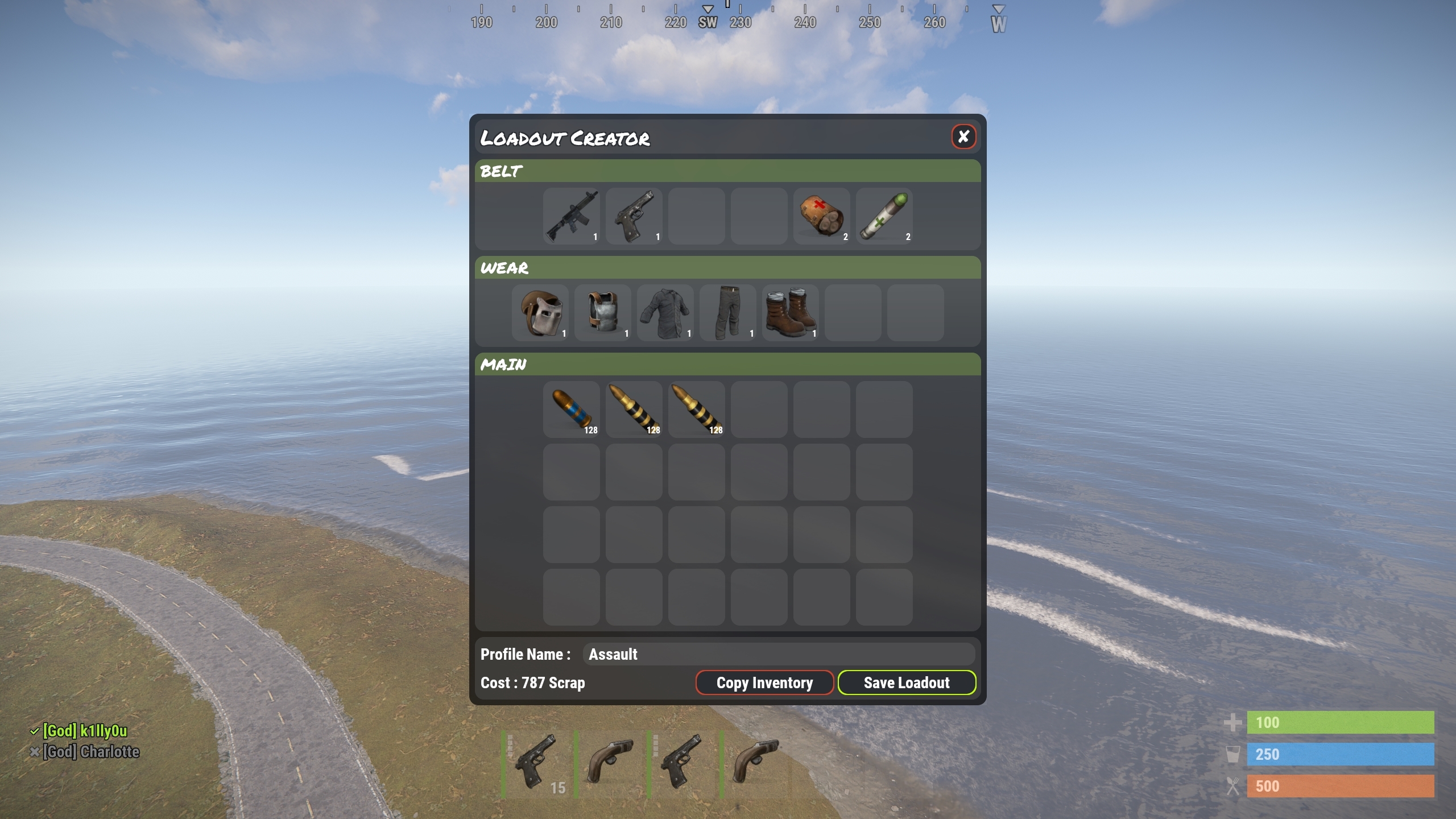
Task: Select the dark jacket wear slot
Action: 665,313
